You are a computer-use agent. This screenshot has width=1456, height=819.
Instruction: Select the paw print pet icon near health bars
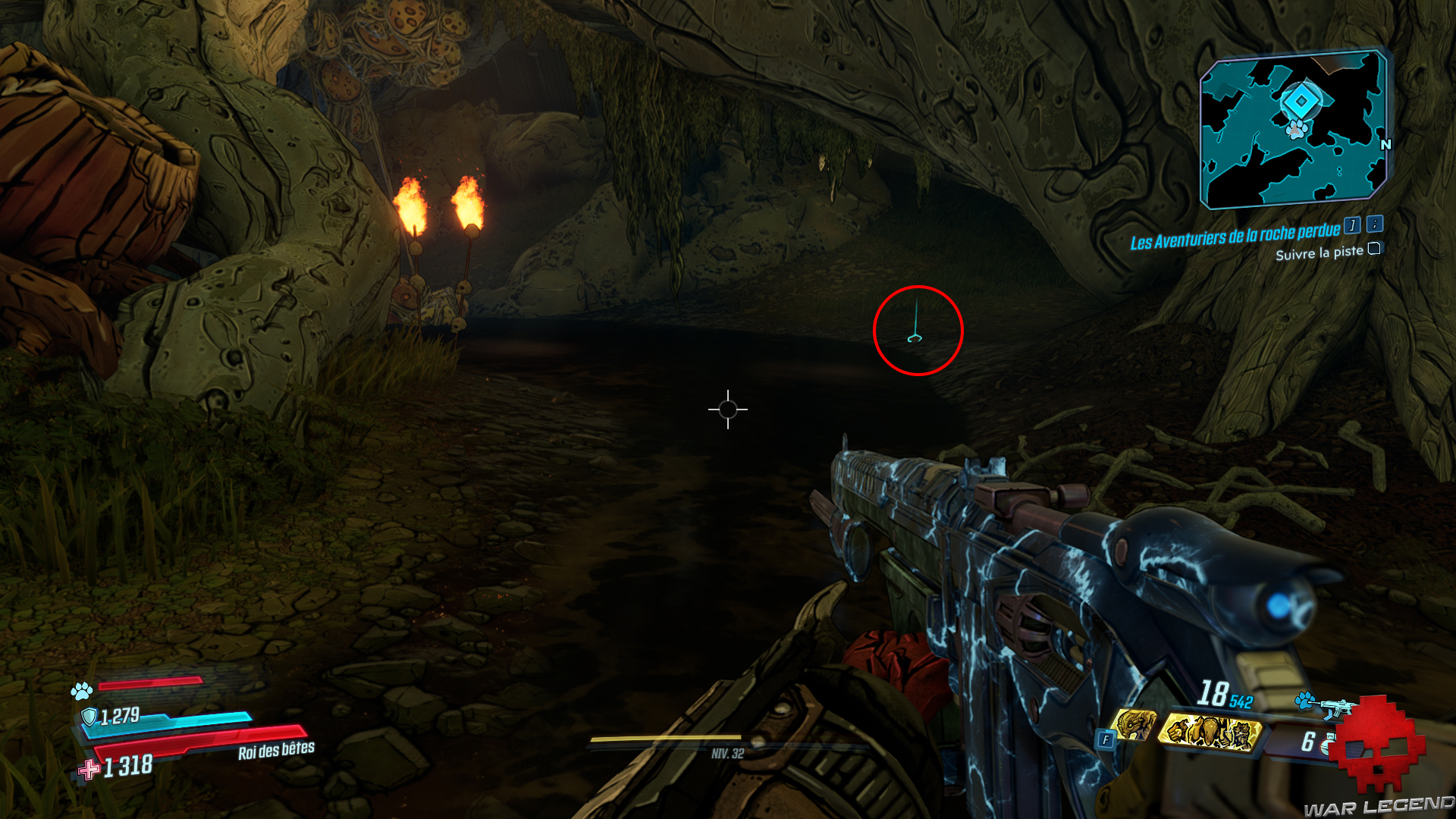click(80, 692)
